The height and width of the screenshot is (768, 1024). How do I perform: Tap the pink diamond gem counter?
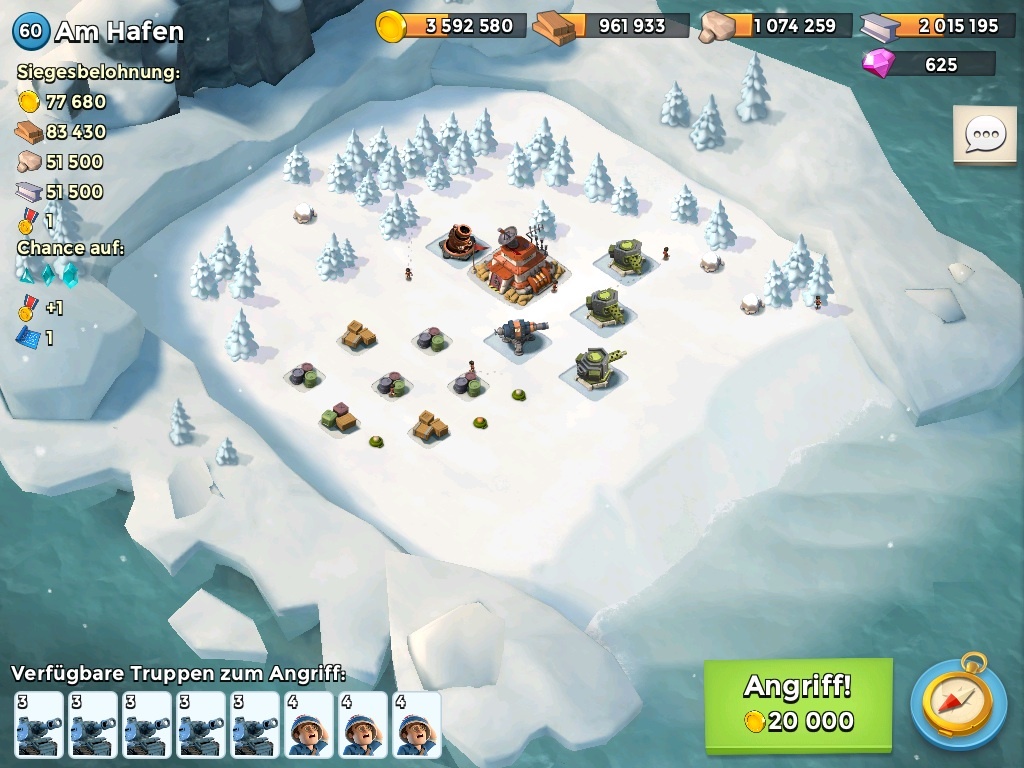(928, 64)
